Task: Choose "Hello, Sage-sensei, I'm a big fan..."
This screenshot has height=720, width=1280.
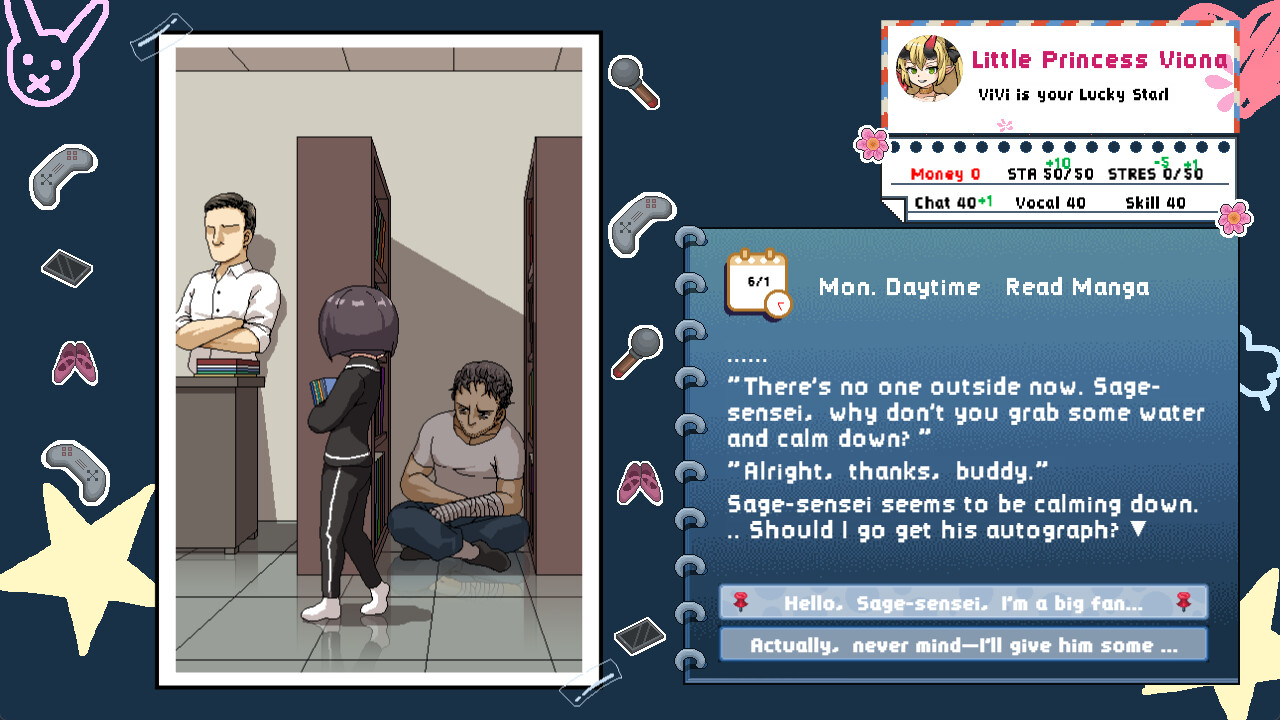Action: point(963,601)
